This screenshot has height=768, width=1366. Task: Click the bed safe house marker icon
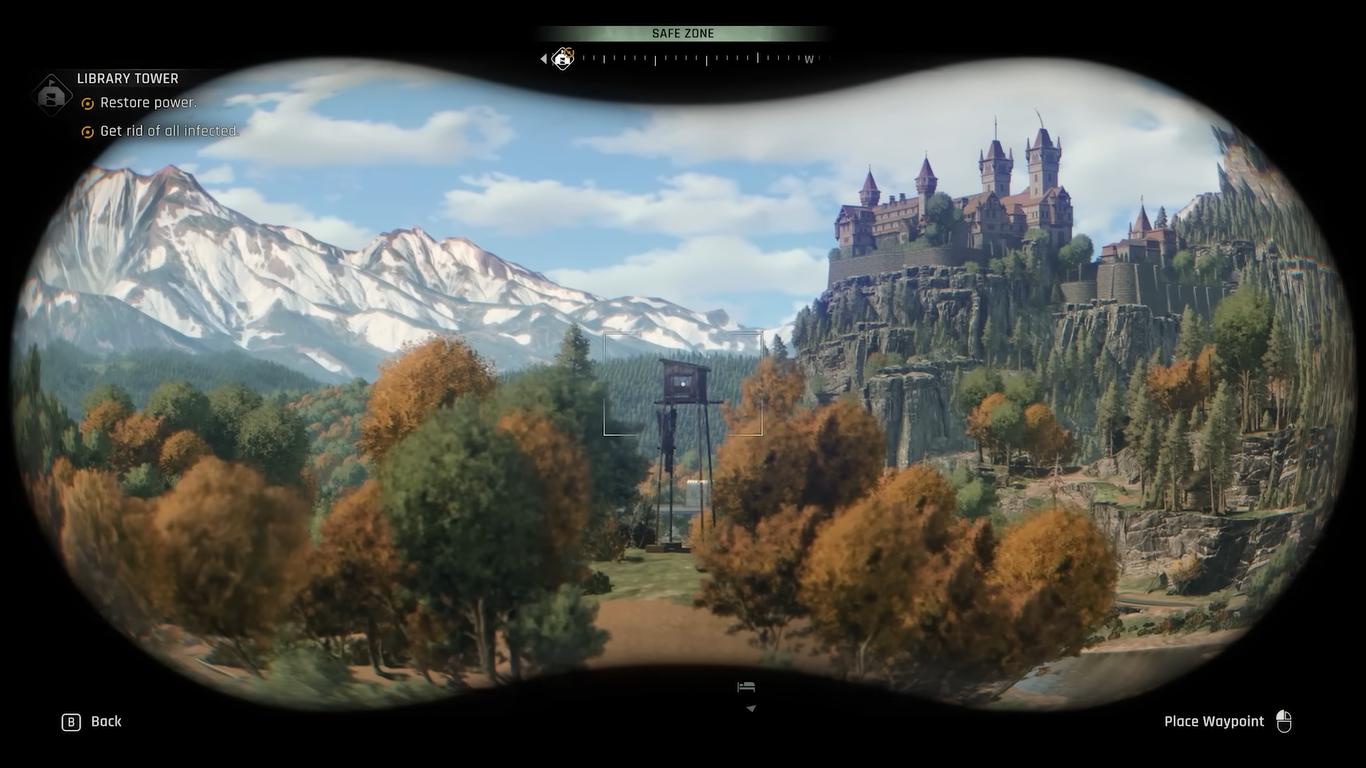click(746, 687)
